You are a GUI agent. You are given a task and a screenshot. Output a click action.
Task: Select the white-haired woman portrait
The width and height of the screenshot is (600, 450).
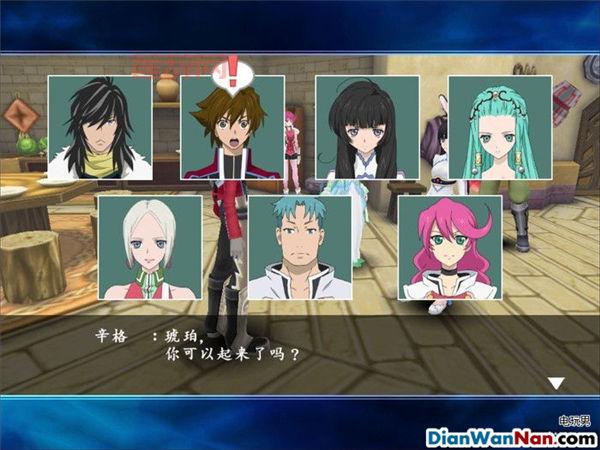tap(150, 247)
